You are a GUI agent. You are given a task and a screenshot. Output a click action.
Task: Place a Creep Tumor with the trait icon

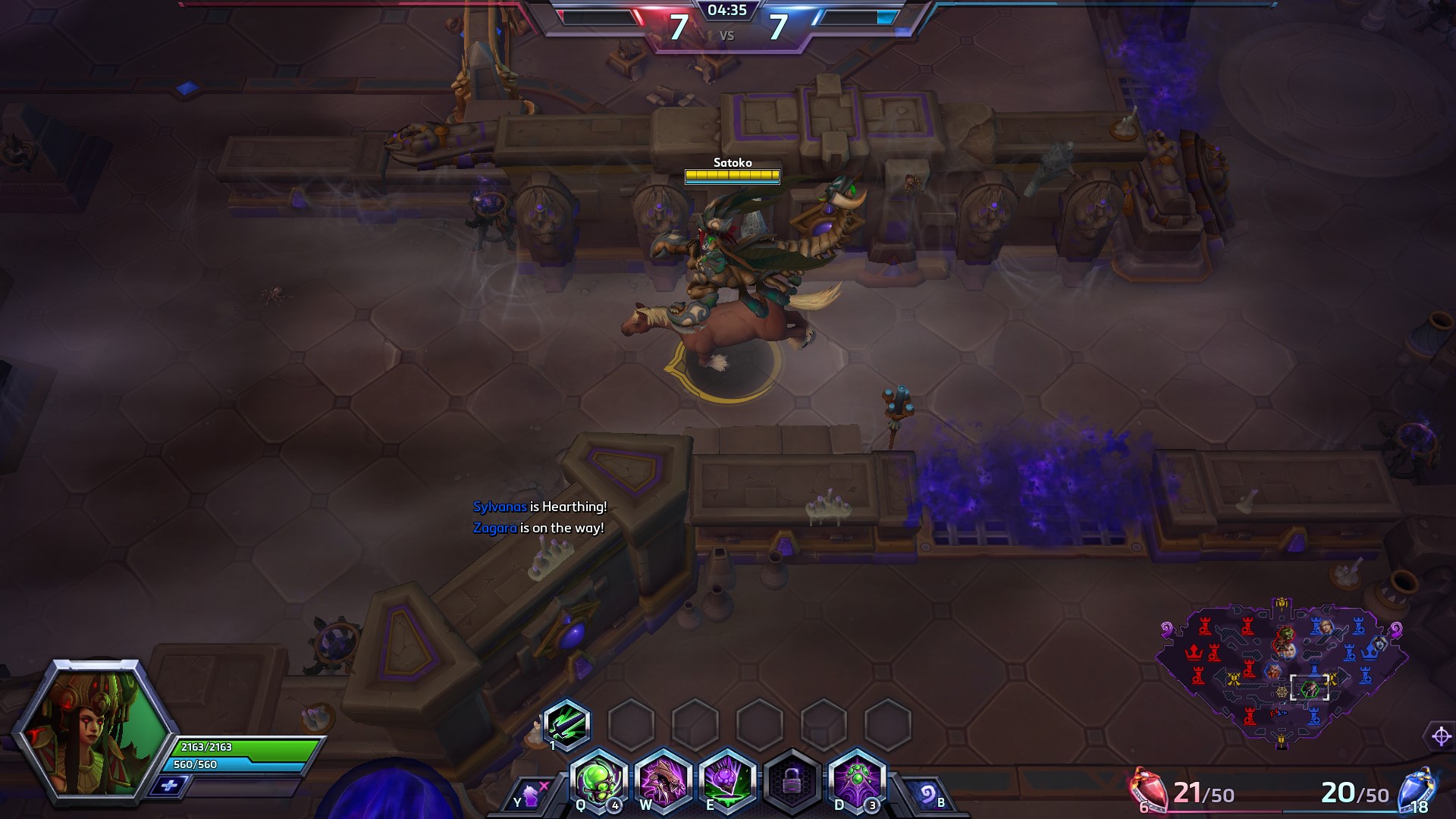pos(857,781)
